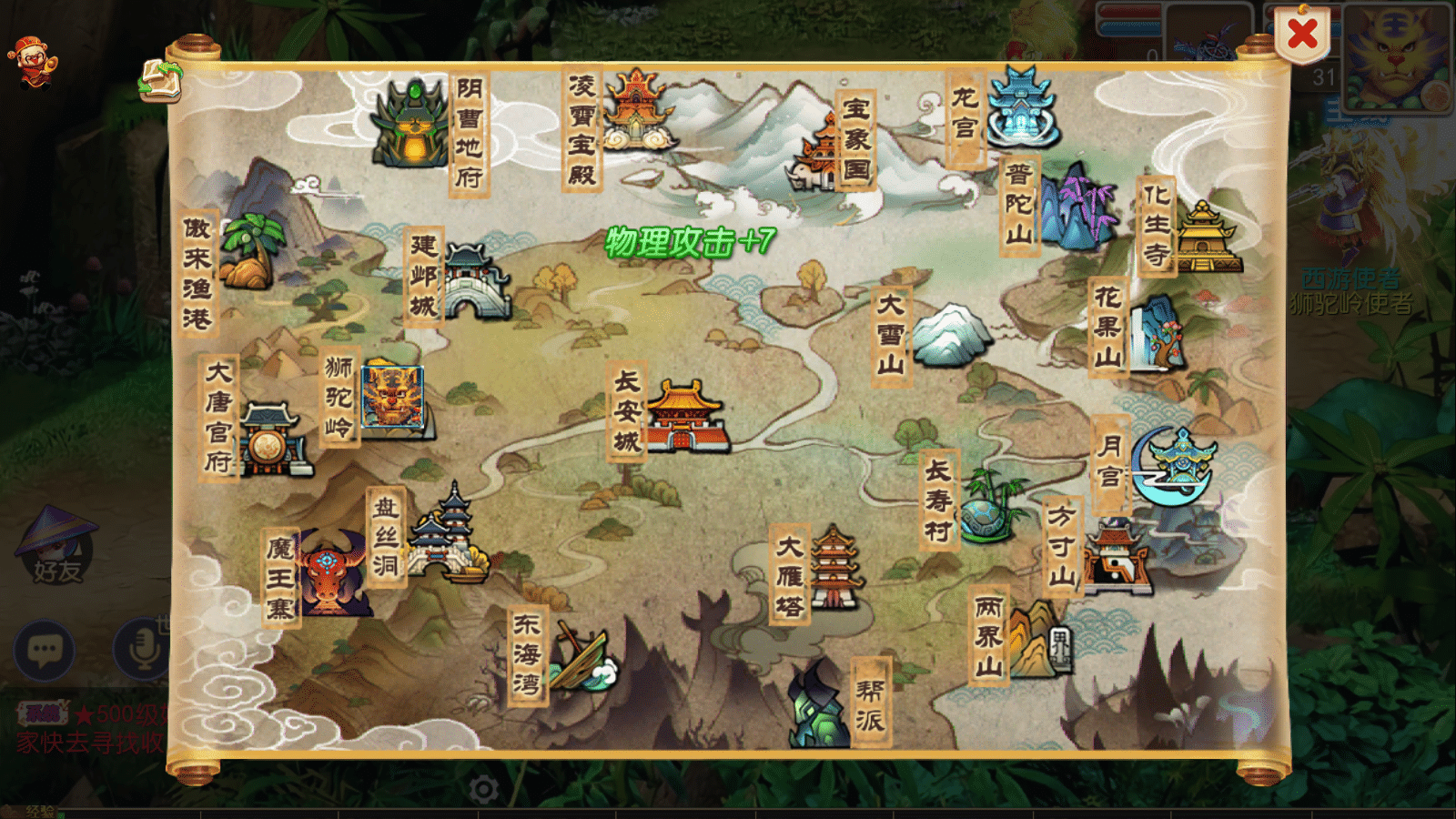Travel to 普陀山
Screen dimensions: 1456x819
(x=1079, y=207)
